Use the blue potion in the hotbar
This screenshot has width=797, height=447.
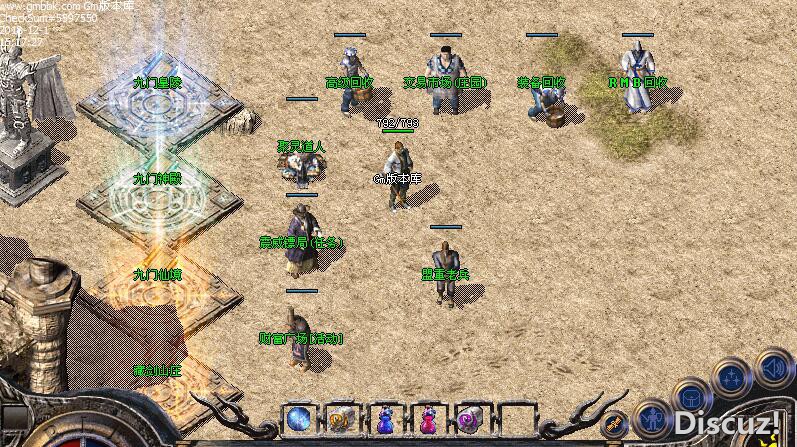[385, 419]
